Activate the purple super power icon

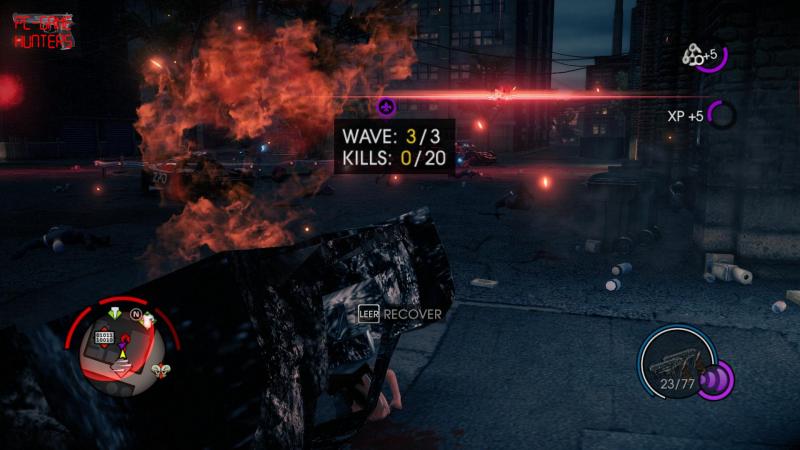(x=716, y=380)
